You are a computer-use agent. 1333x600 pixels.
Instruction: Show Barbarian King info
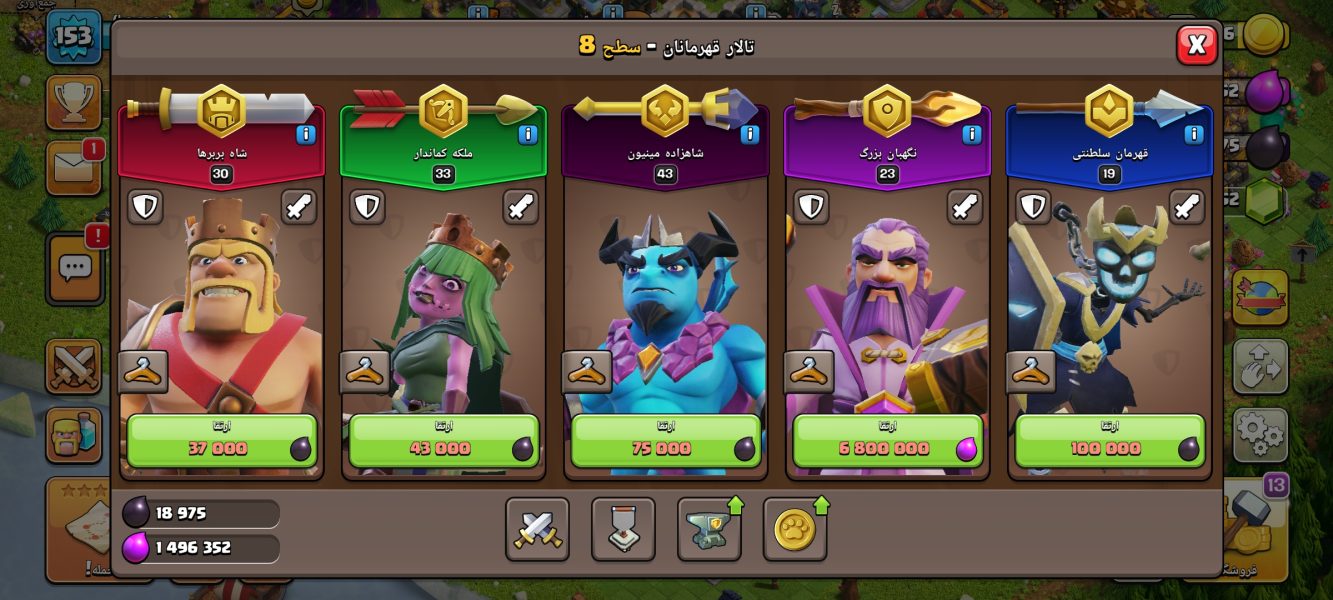click(x=306, y=134)
